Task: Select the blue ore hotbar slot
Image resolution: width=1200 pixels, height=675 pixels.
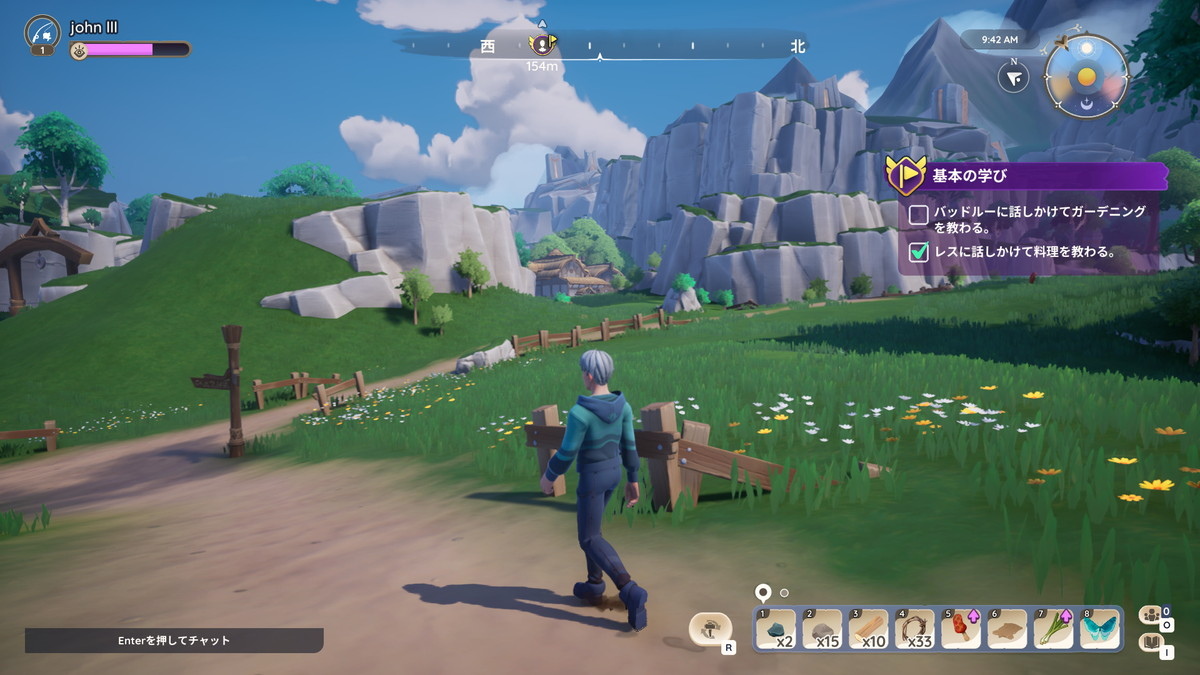Action: click(x=776, y=629)
